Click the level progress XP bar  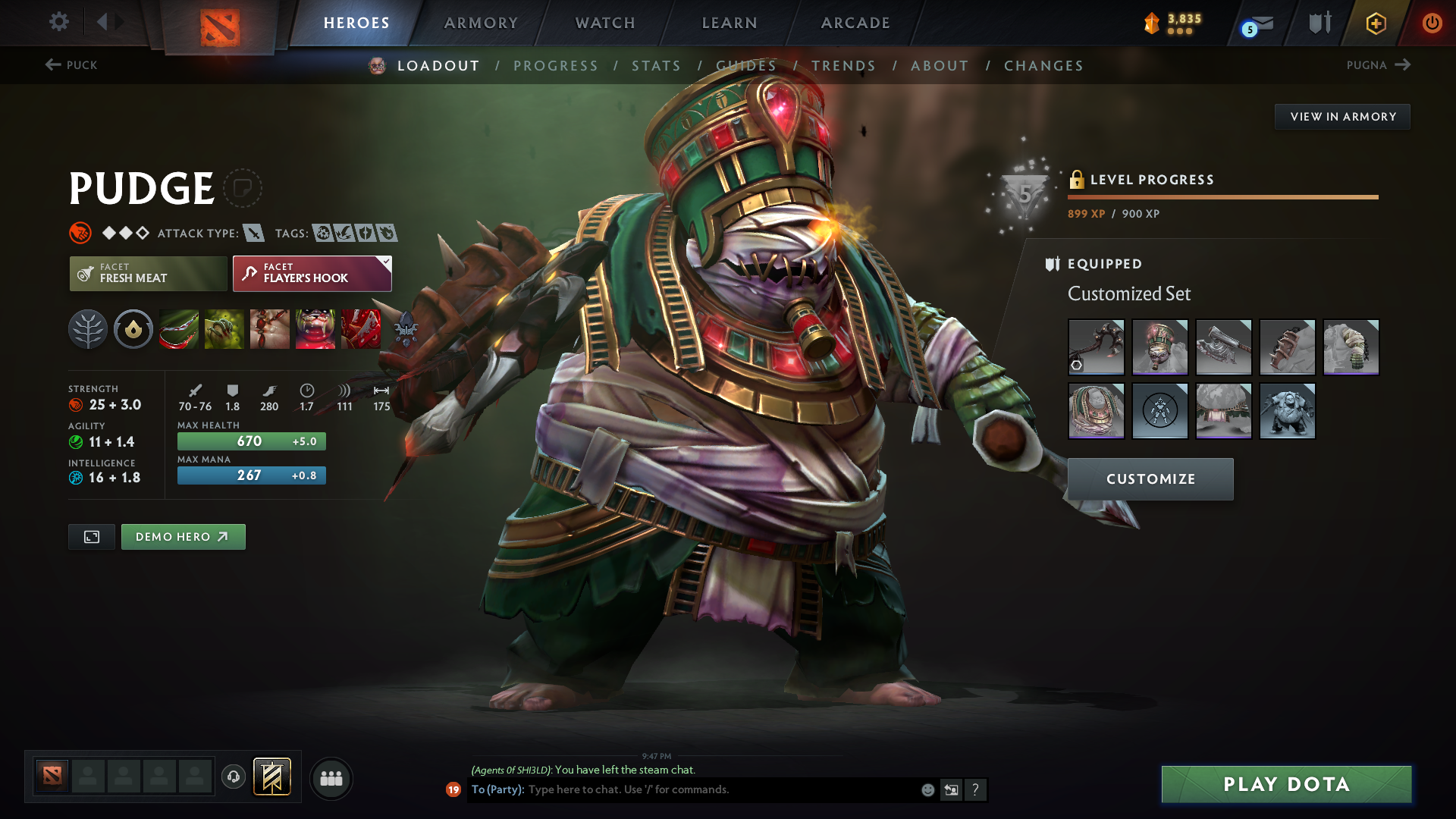pos(1222,196)
